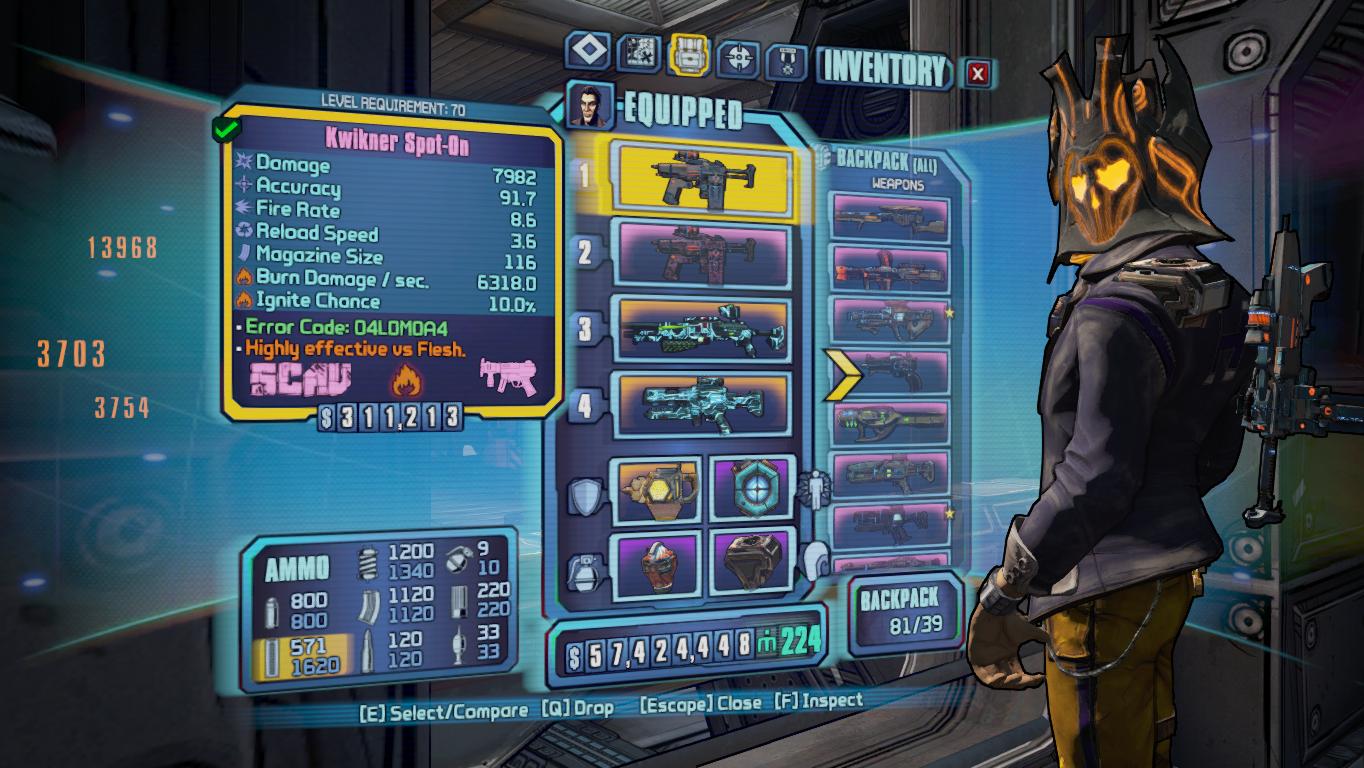1364x768 pixels.
Task: Open the Missions tab with the diamond icon
Action: coord(585,51)
